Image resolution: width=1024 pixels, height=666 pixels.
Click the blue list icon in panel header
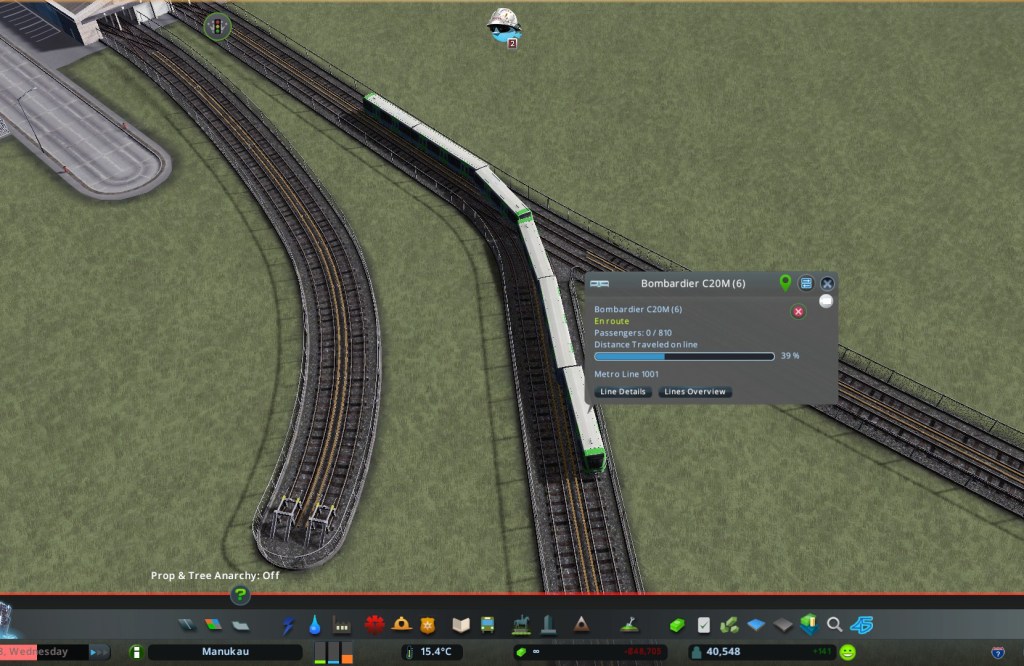(x=806, y=284)
